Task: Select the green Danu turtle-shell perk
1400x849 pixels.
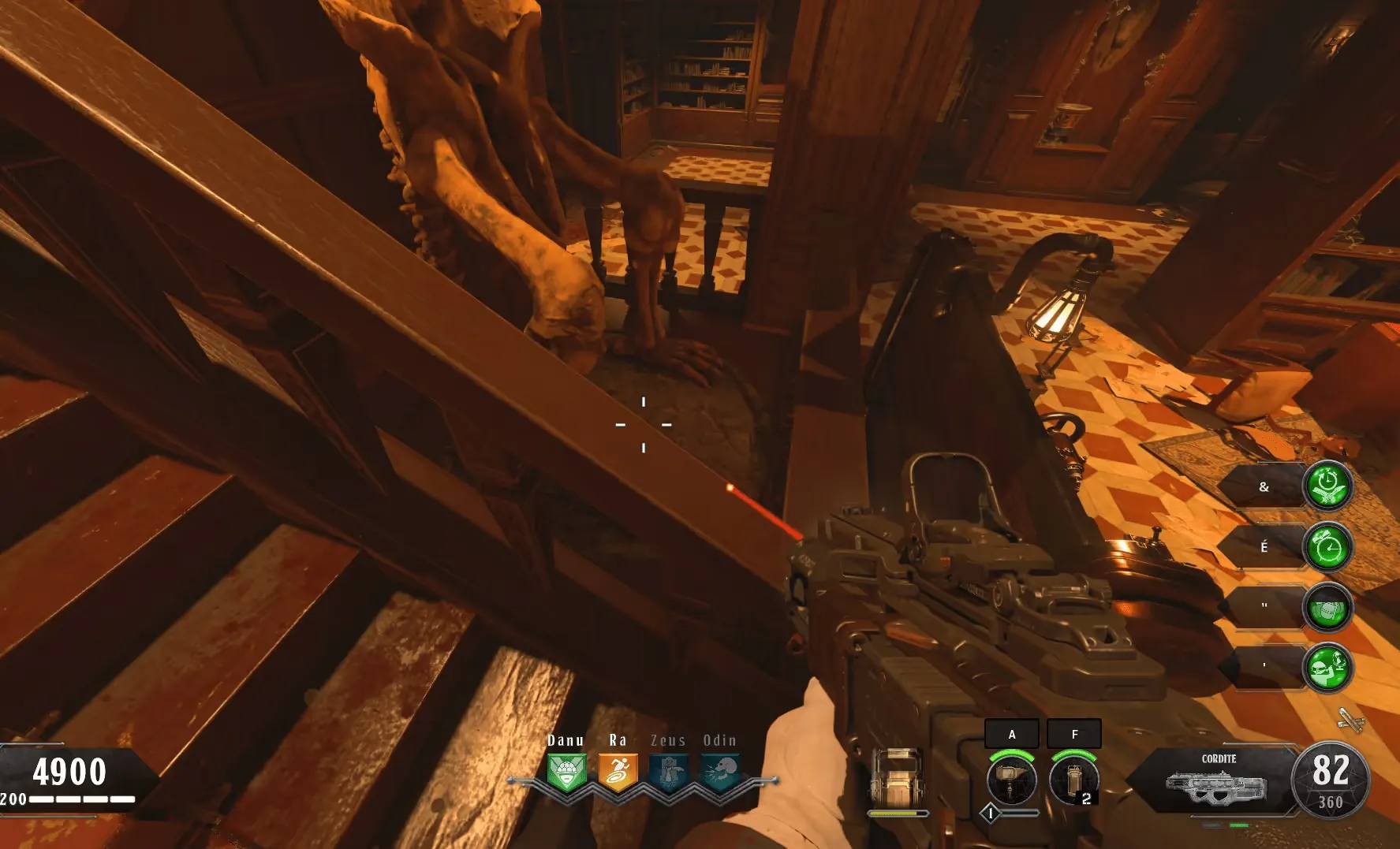Action: pyautogui.click(x=566, y=771)
